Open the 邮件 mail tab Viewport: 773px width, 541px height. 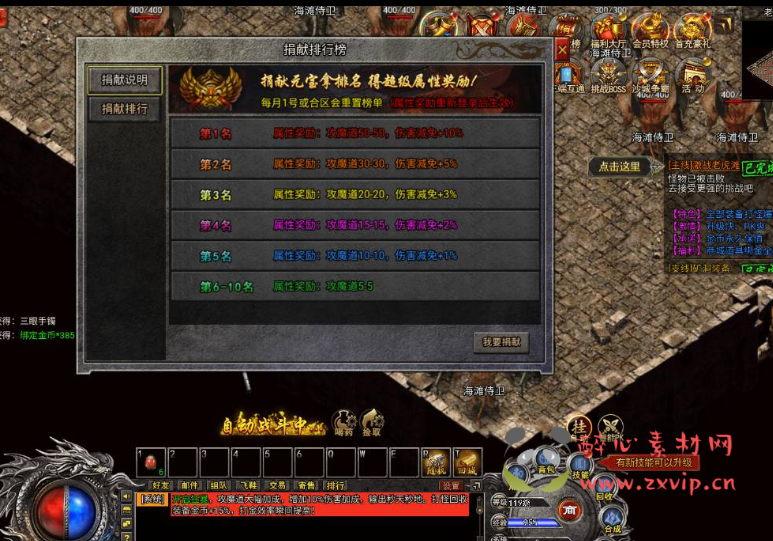tap(190, 485)
